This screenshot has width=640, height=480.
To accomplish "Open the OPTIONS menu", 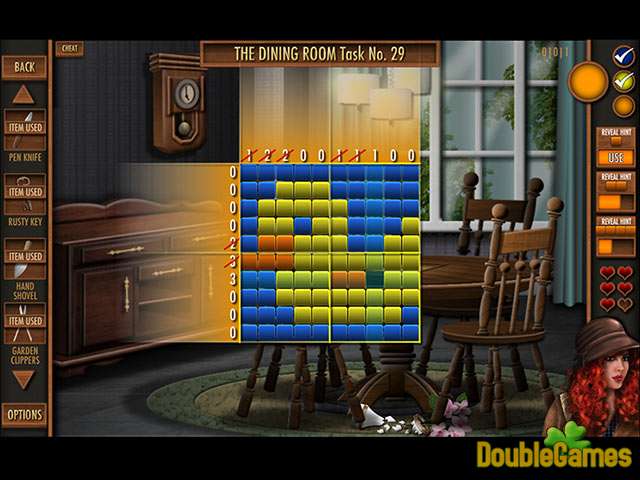I will click(24, 414).
